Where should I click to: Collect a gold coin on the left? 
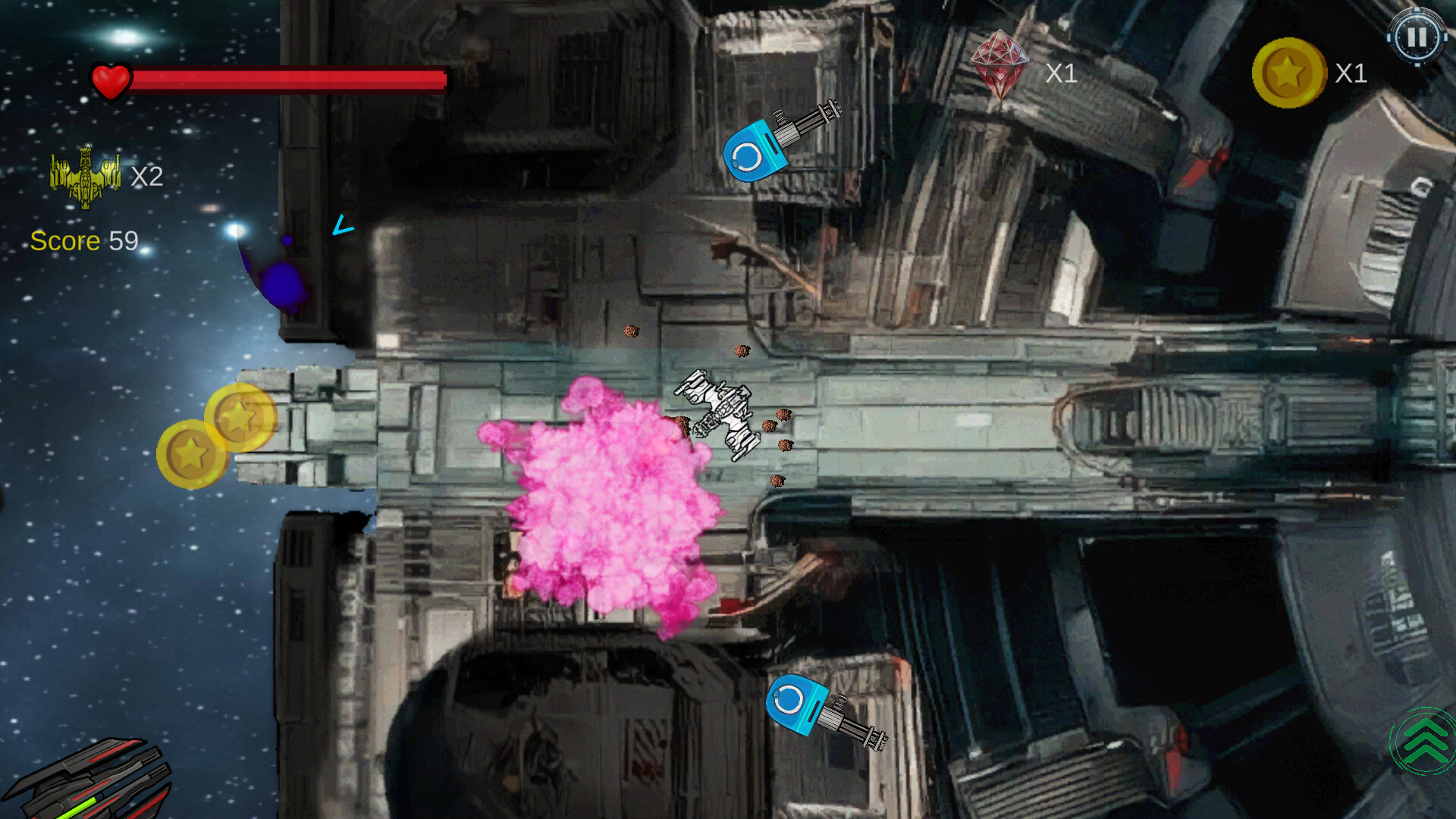point(193,453)
